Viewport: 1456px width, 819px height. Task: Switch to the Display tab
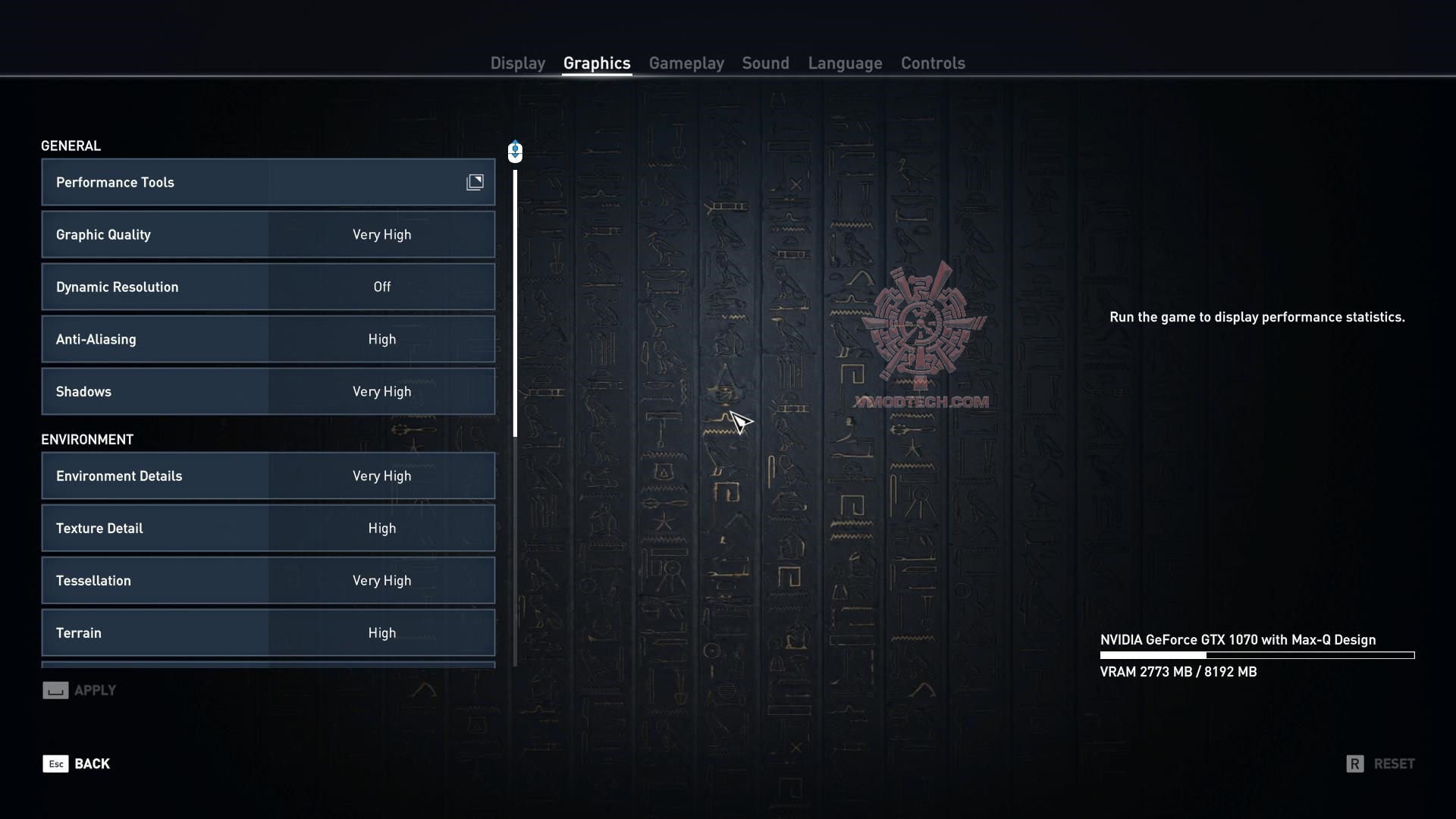pyautogui.click(x=517, y=64)
